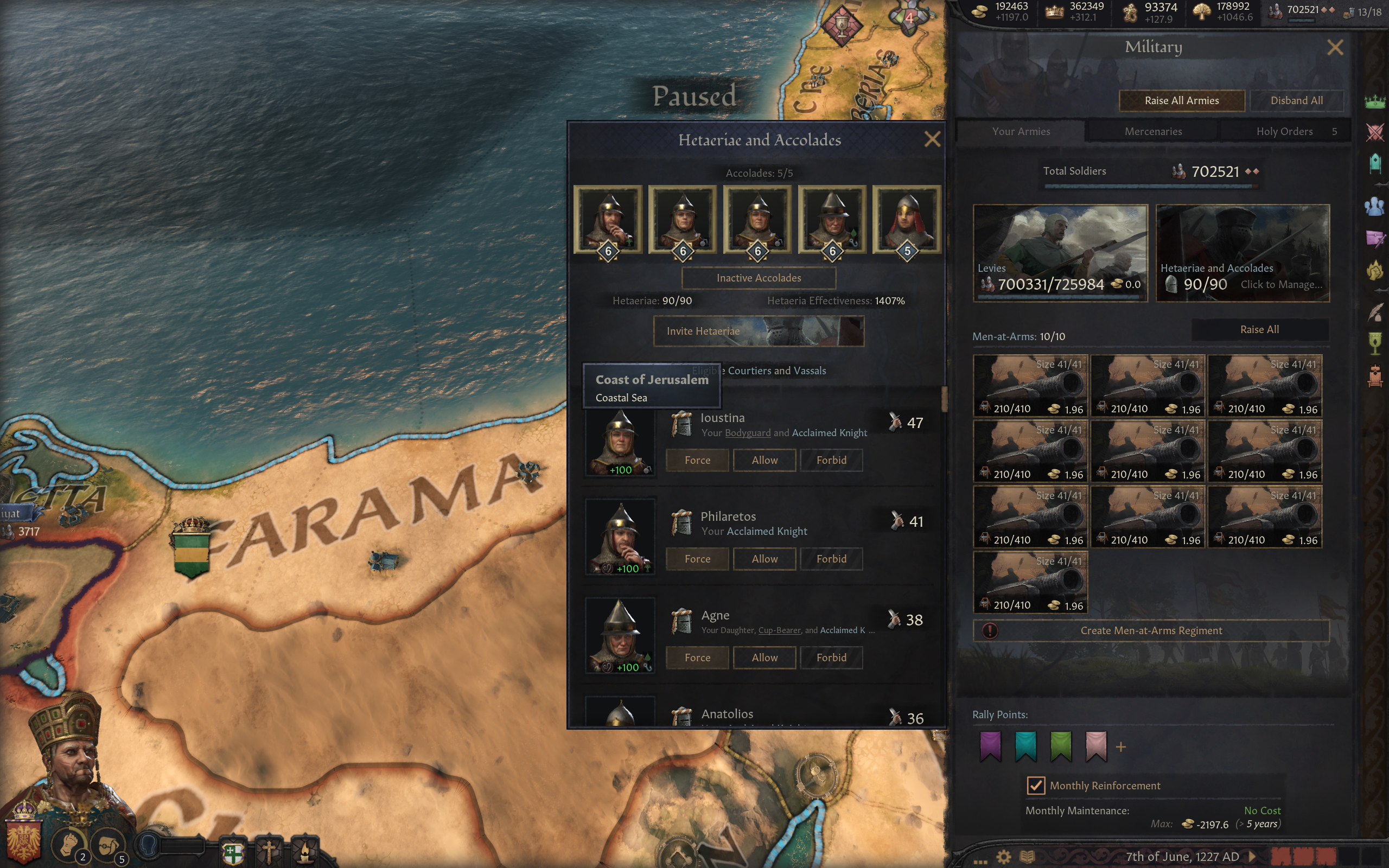Viewport: 1389px width, 868px height.
Task: Close the Hetaeriae and Accolades window
Action: coord(932,139)
